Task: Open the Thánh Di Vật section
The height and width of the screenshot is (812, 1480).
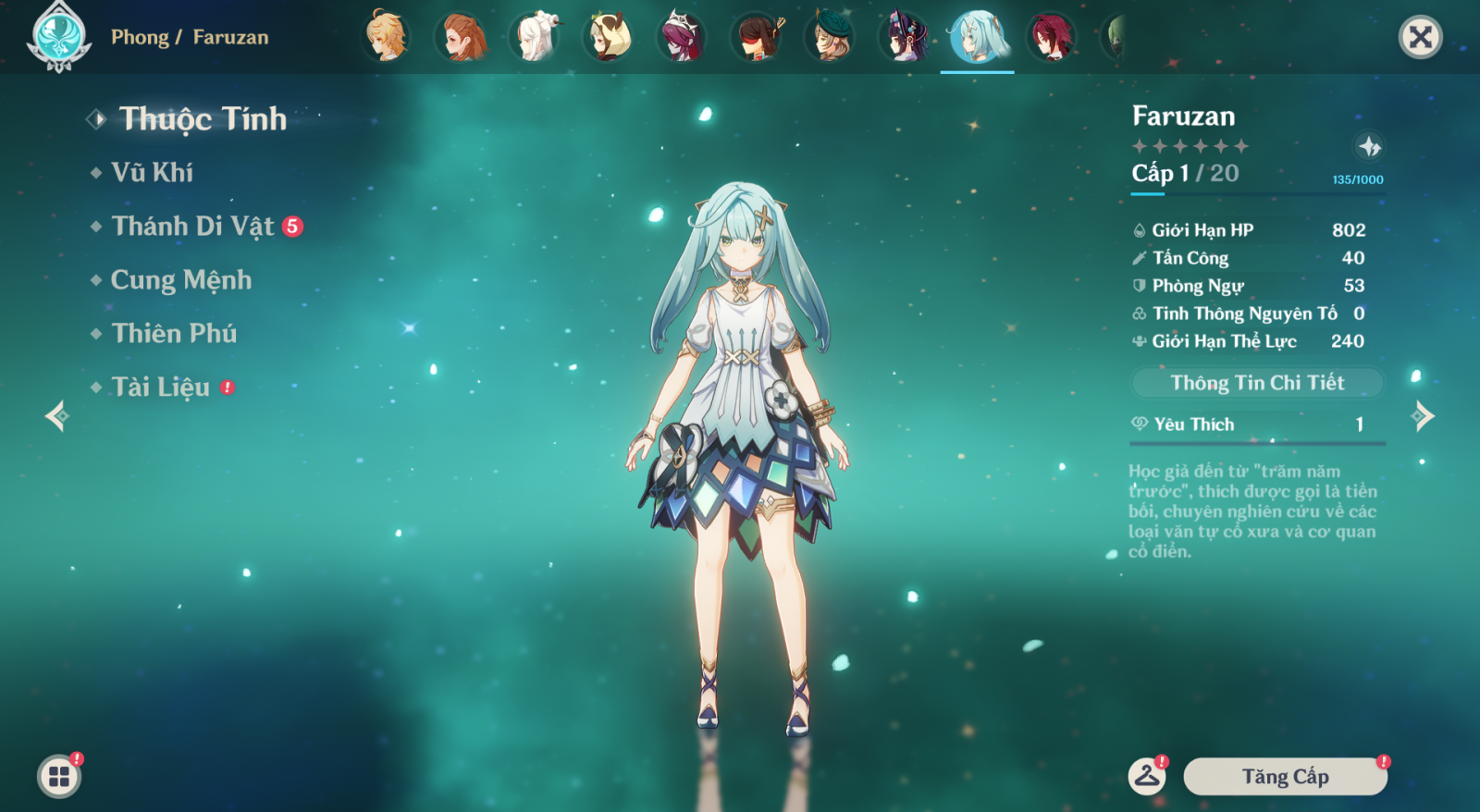Action: coord(192,227)
